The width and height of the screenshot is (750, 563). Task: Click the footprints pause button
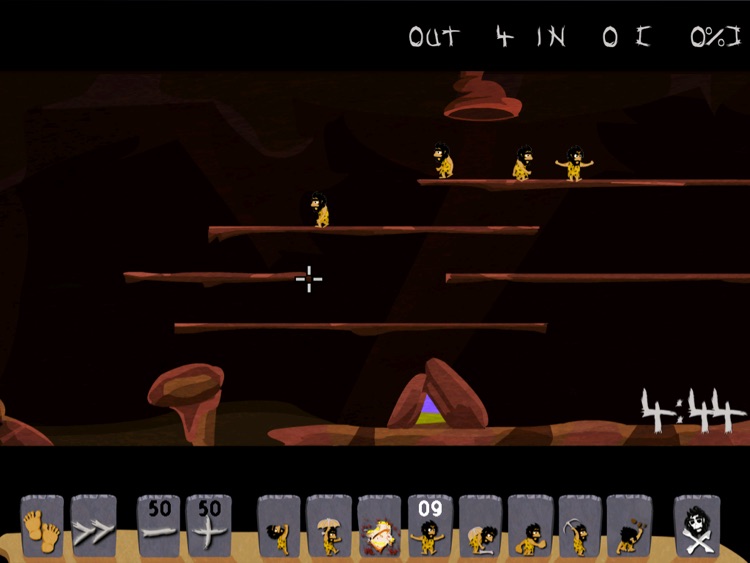click(x=42, y=525)
